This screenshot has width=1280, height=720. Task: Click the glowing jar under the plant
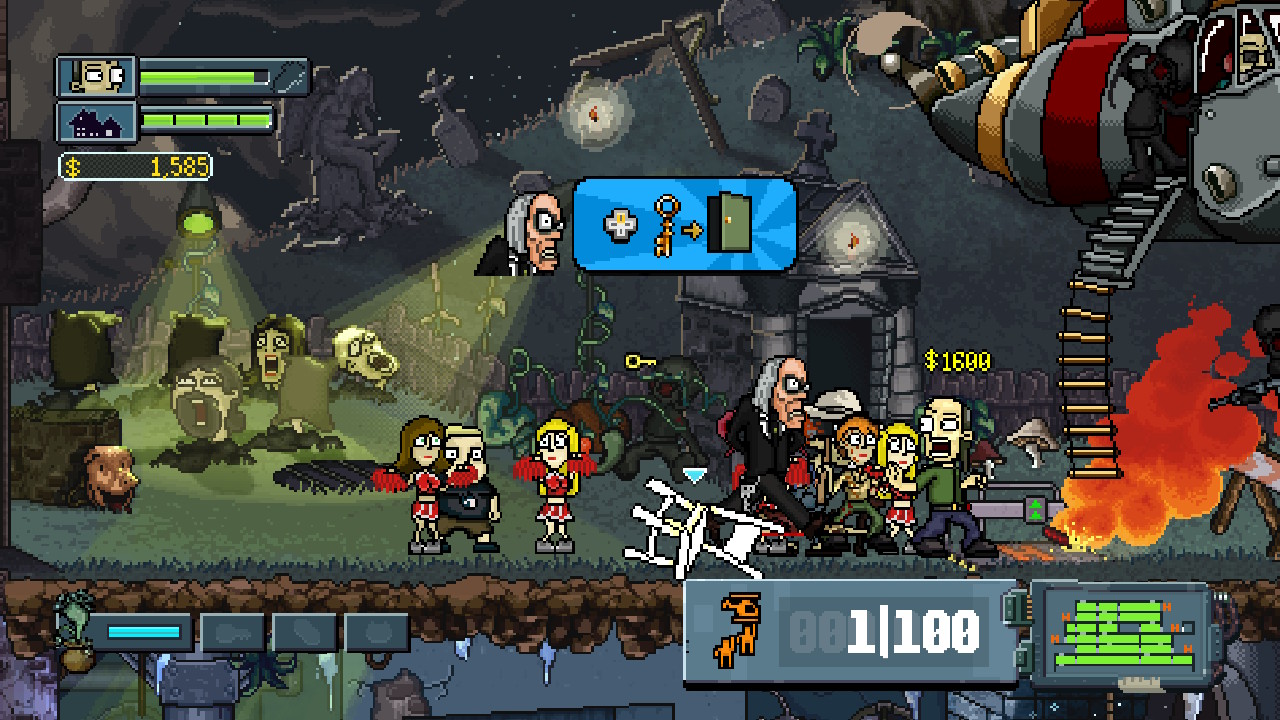(77, 661)
